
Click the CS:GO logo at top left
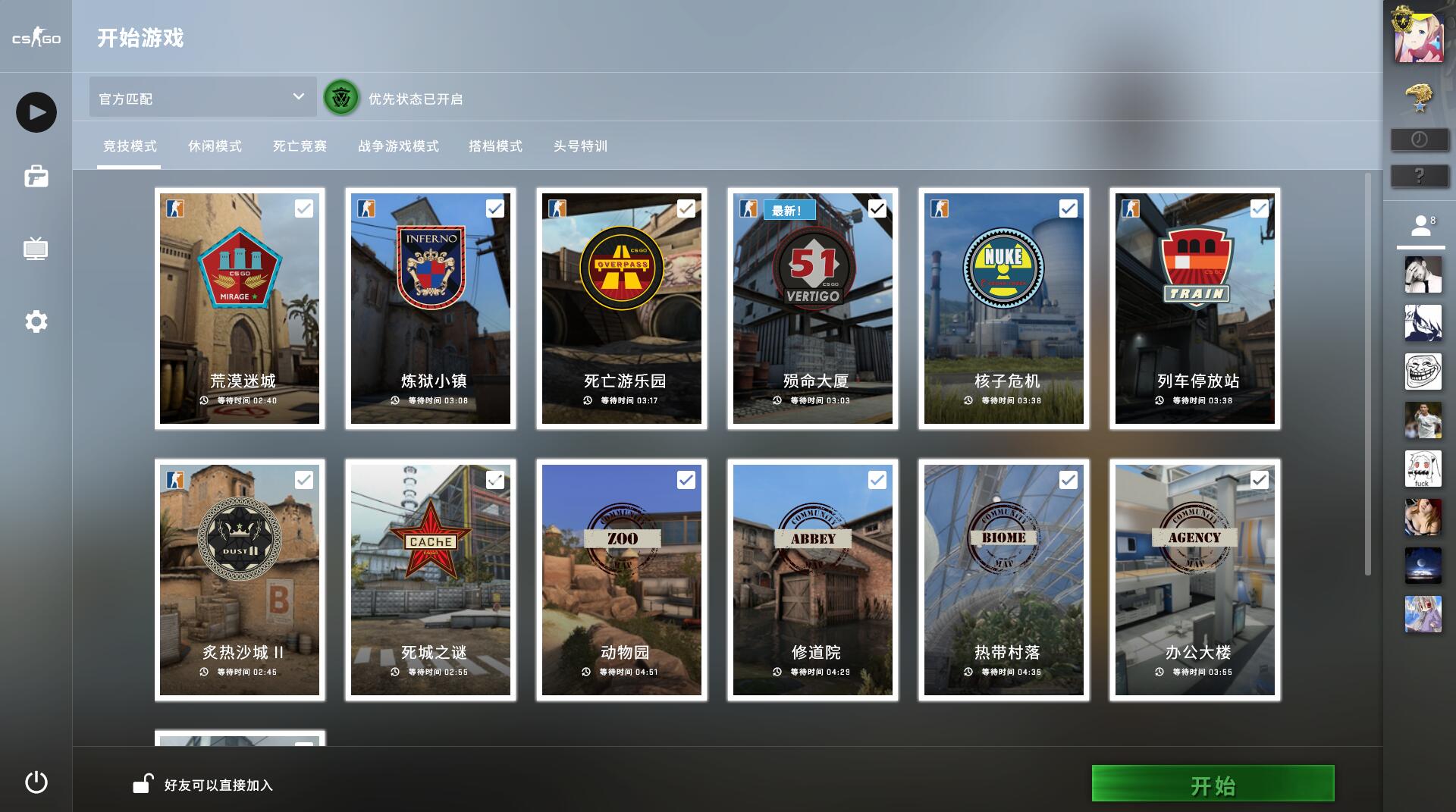pyautogui.click(x=35, y=36)
